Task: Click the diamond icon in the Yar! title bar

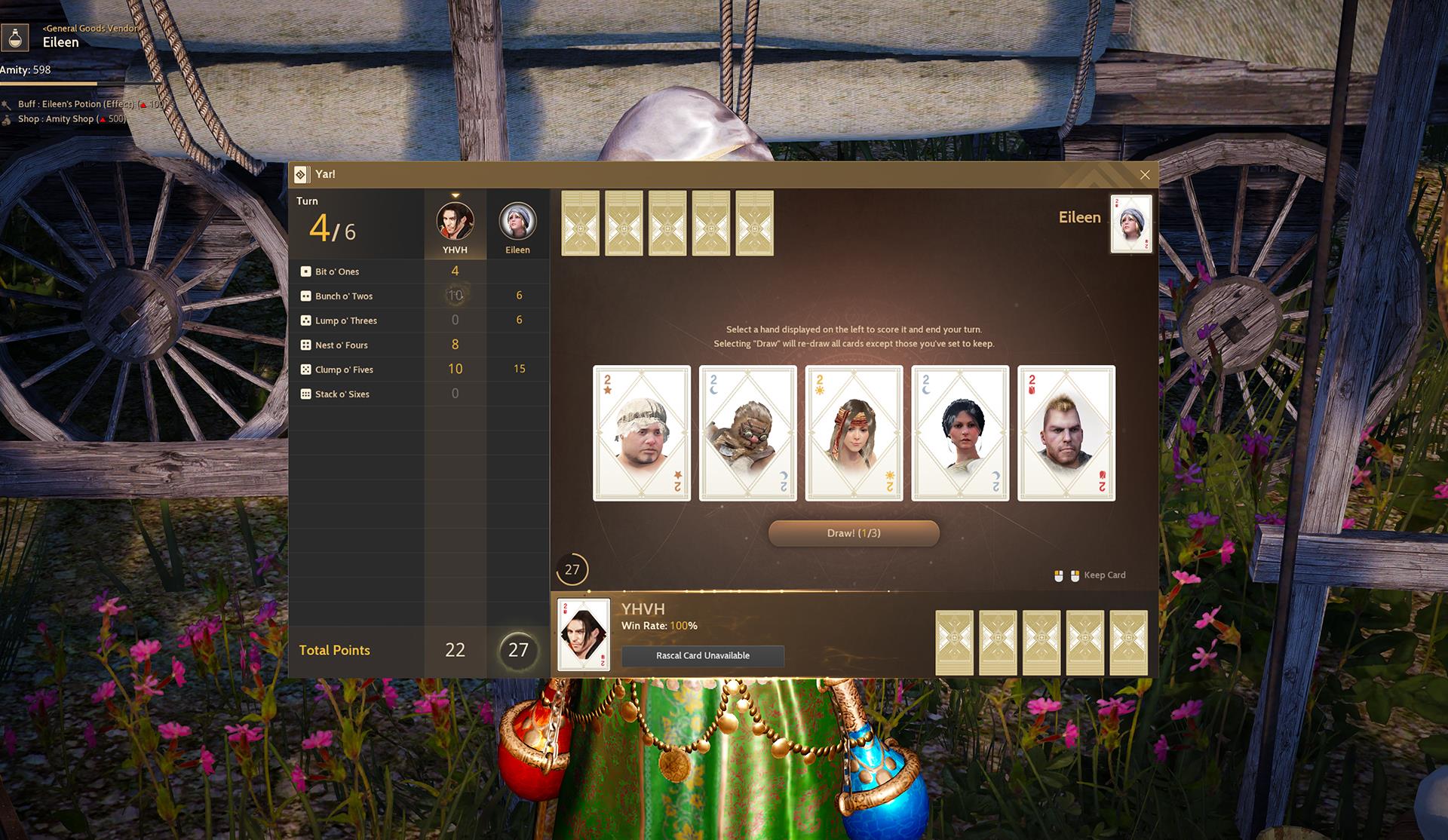Action: [x=302, y=173]
